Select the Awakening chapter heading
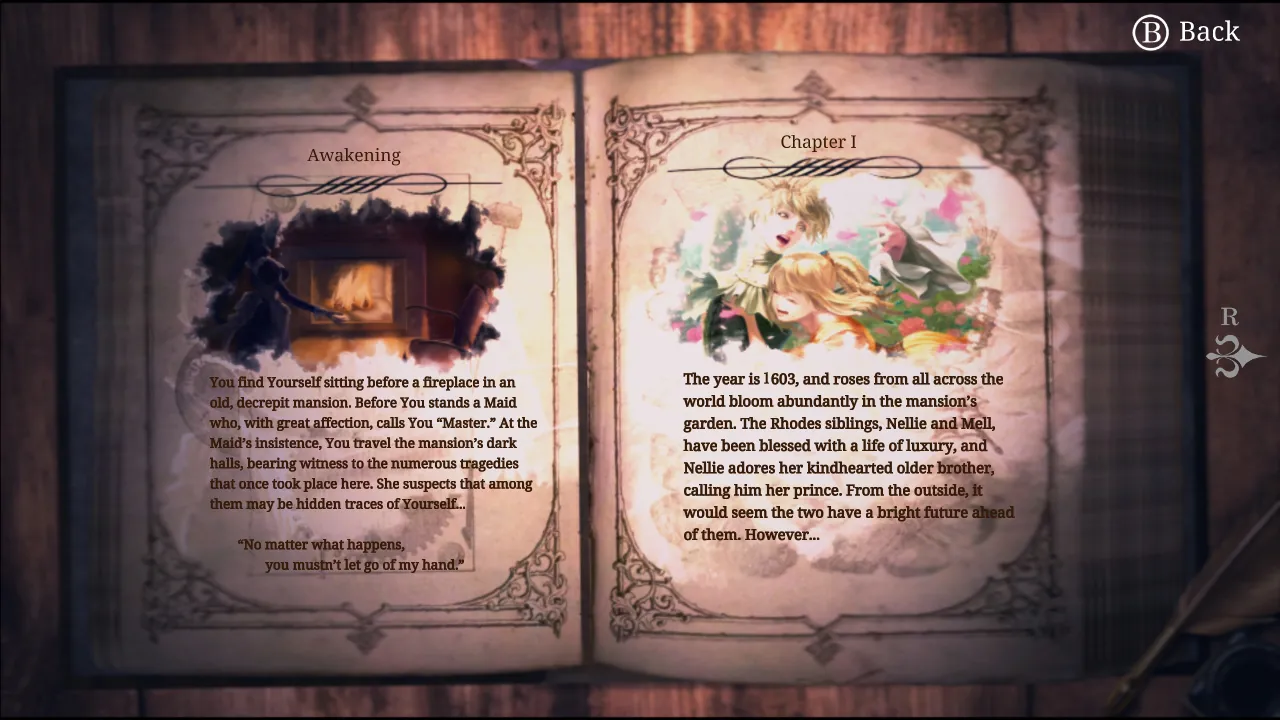The image size is (1280, 720). 354,155
